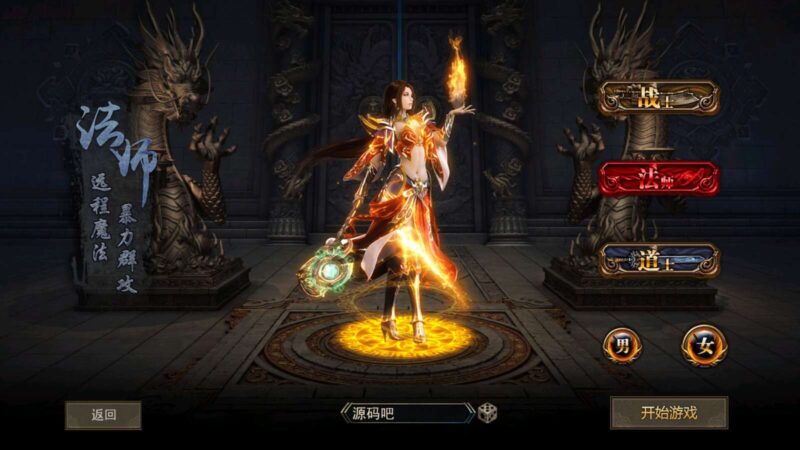Edit the character name field 源码吧
The image size is (800, 450).
(x=408, y=412)
